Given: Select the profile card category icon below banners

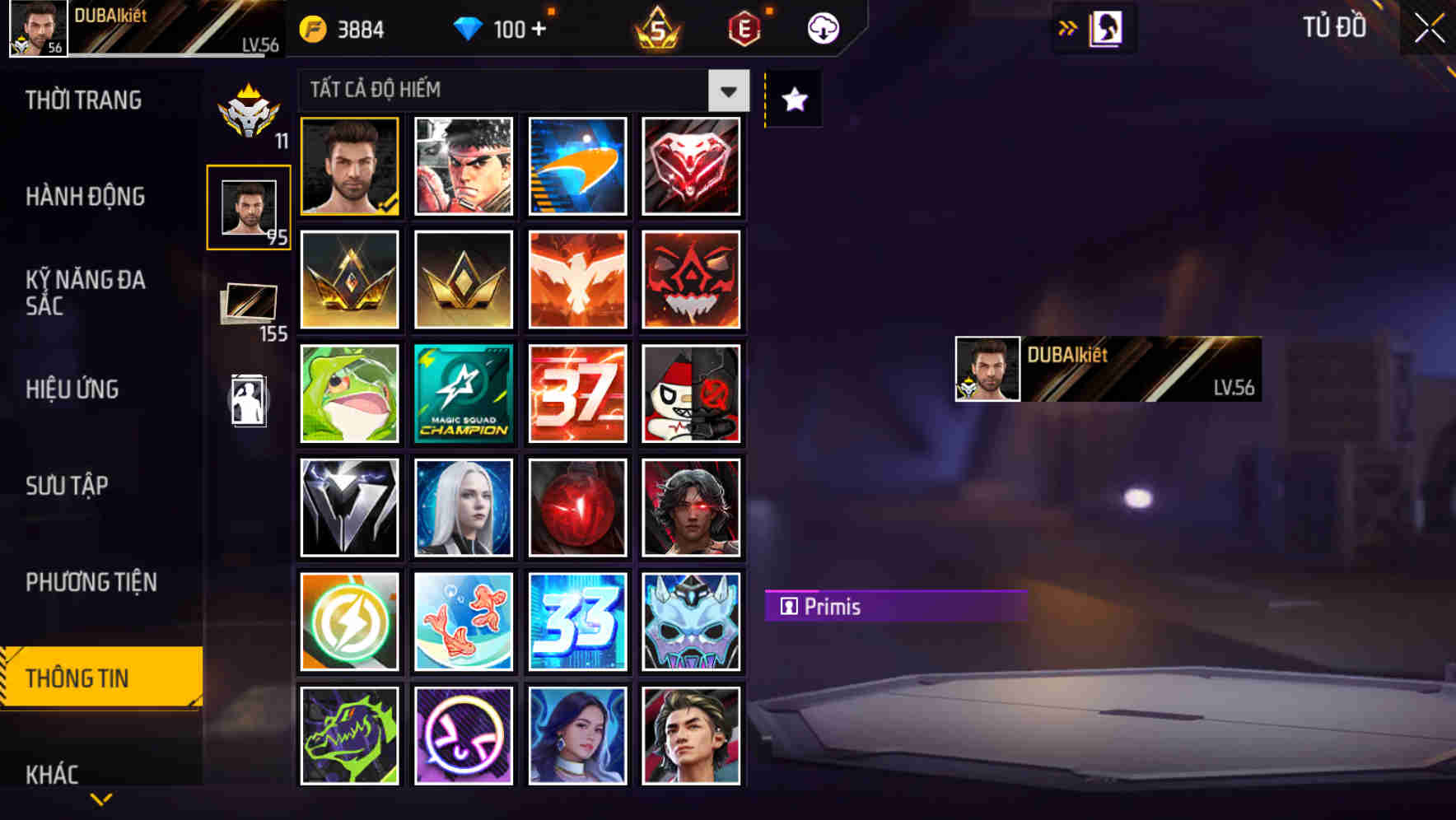Looking at the screenshot, I should coord(250,401).
